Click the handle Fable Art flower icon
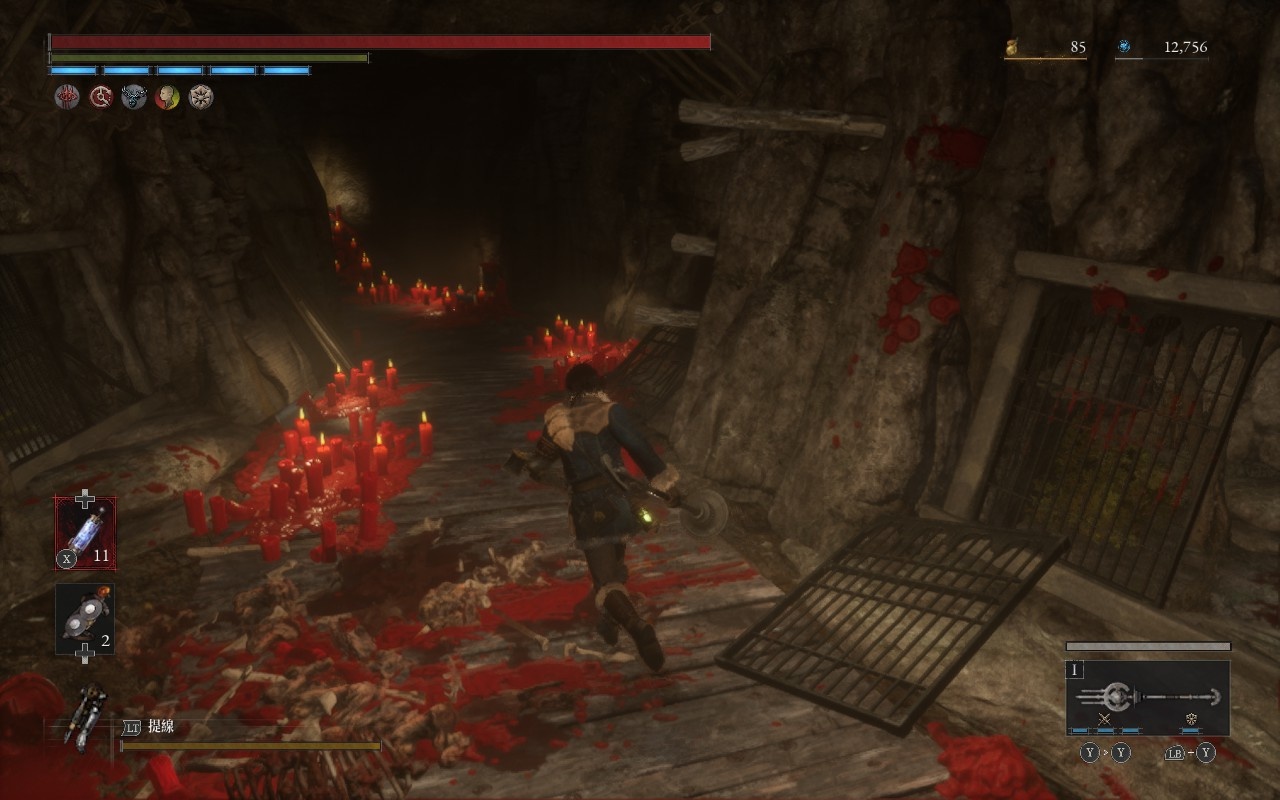The width and height of the screenshot is (1280, 800). [1192, 719]
